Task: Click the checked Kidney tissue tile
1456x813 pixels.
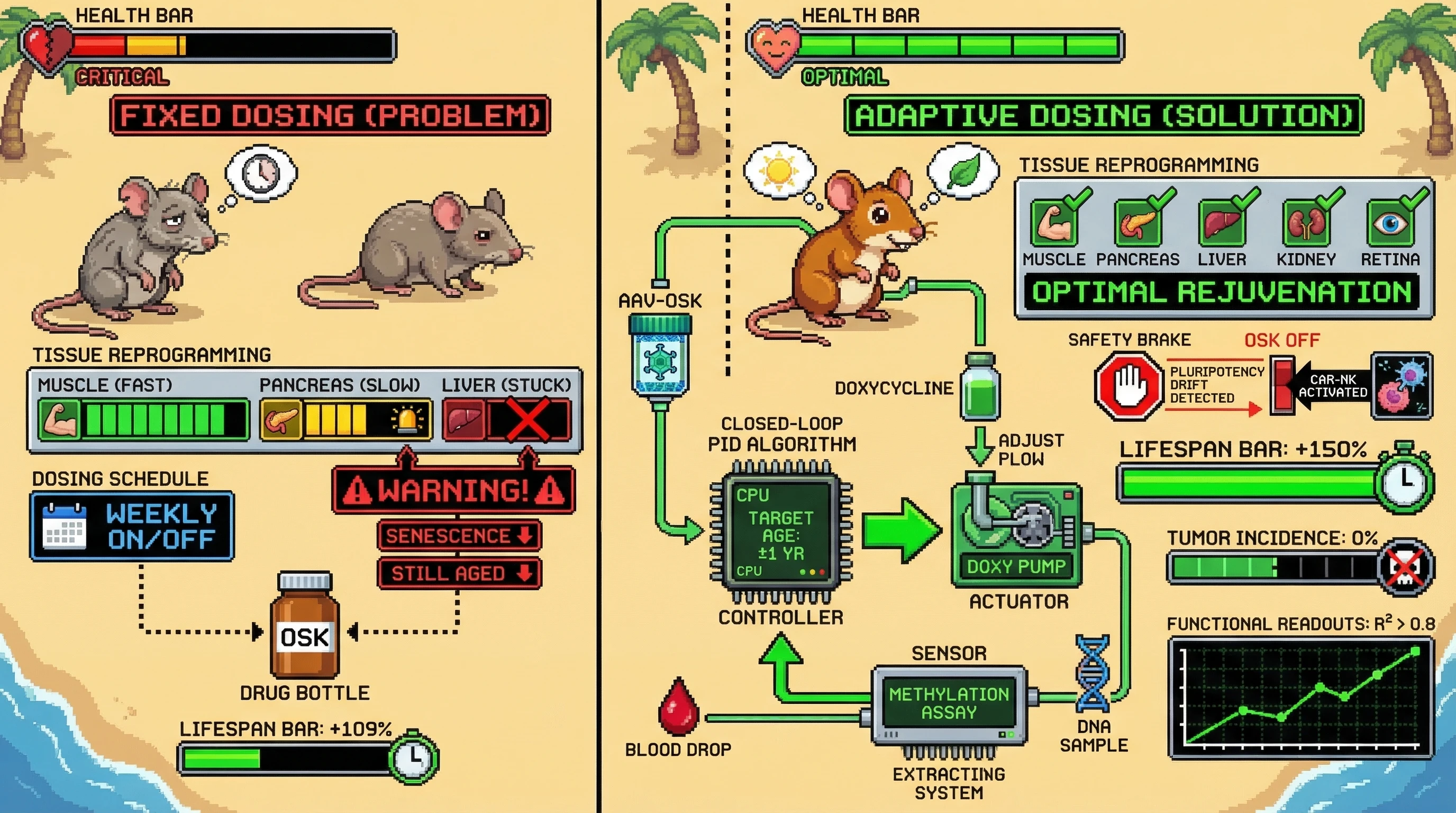Action: tap(1306, 223)
